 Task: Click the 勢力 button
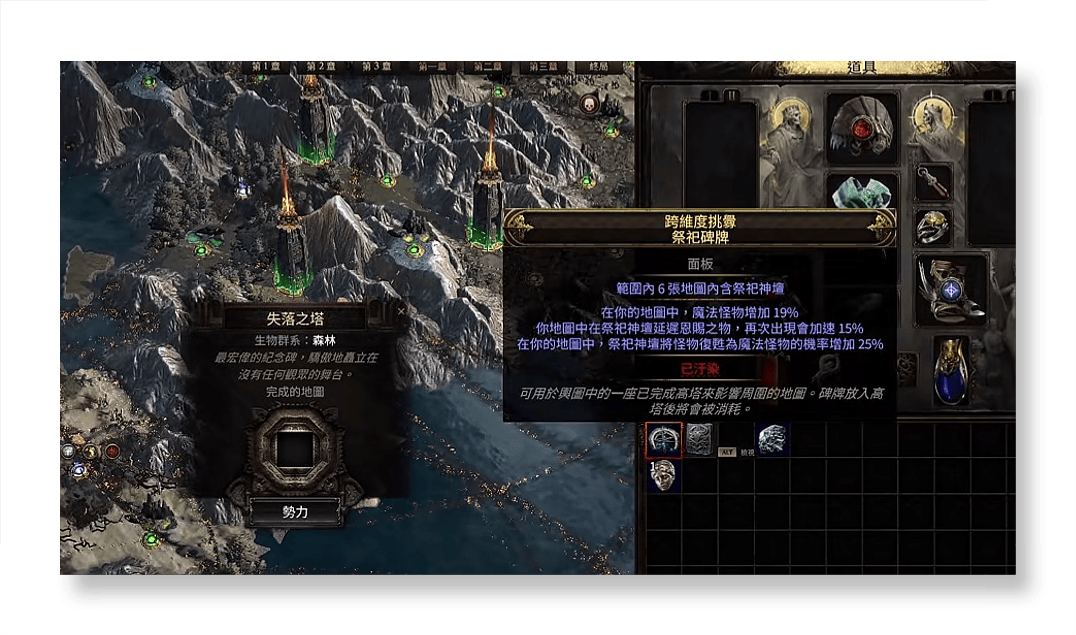click(295, 511)
